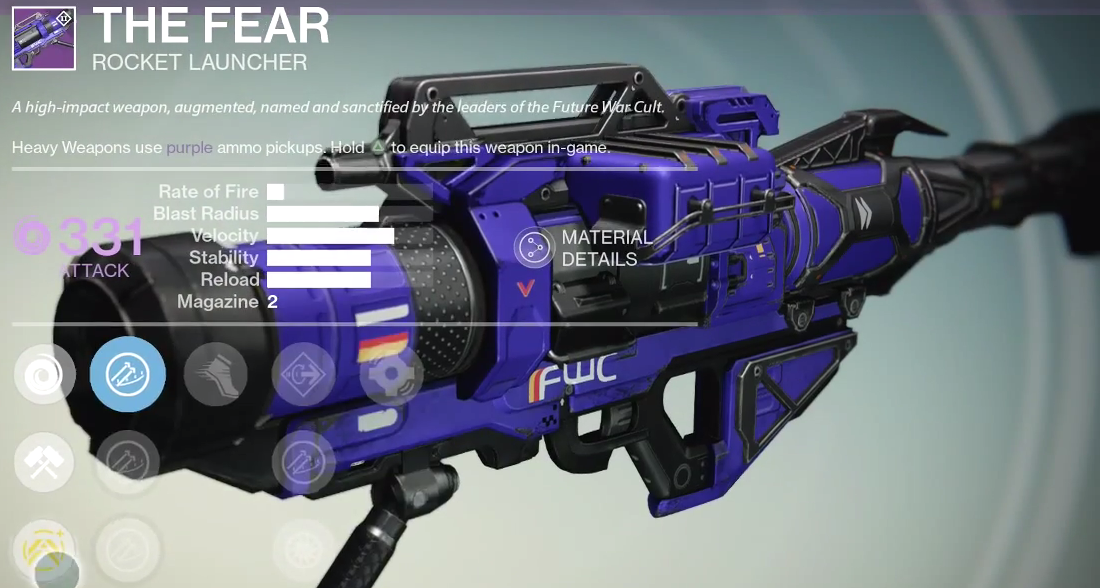Activate the running sneaker perk node
Screen dimensions: 1100x588
pos(216,374)
